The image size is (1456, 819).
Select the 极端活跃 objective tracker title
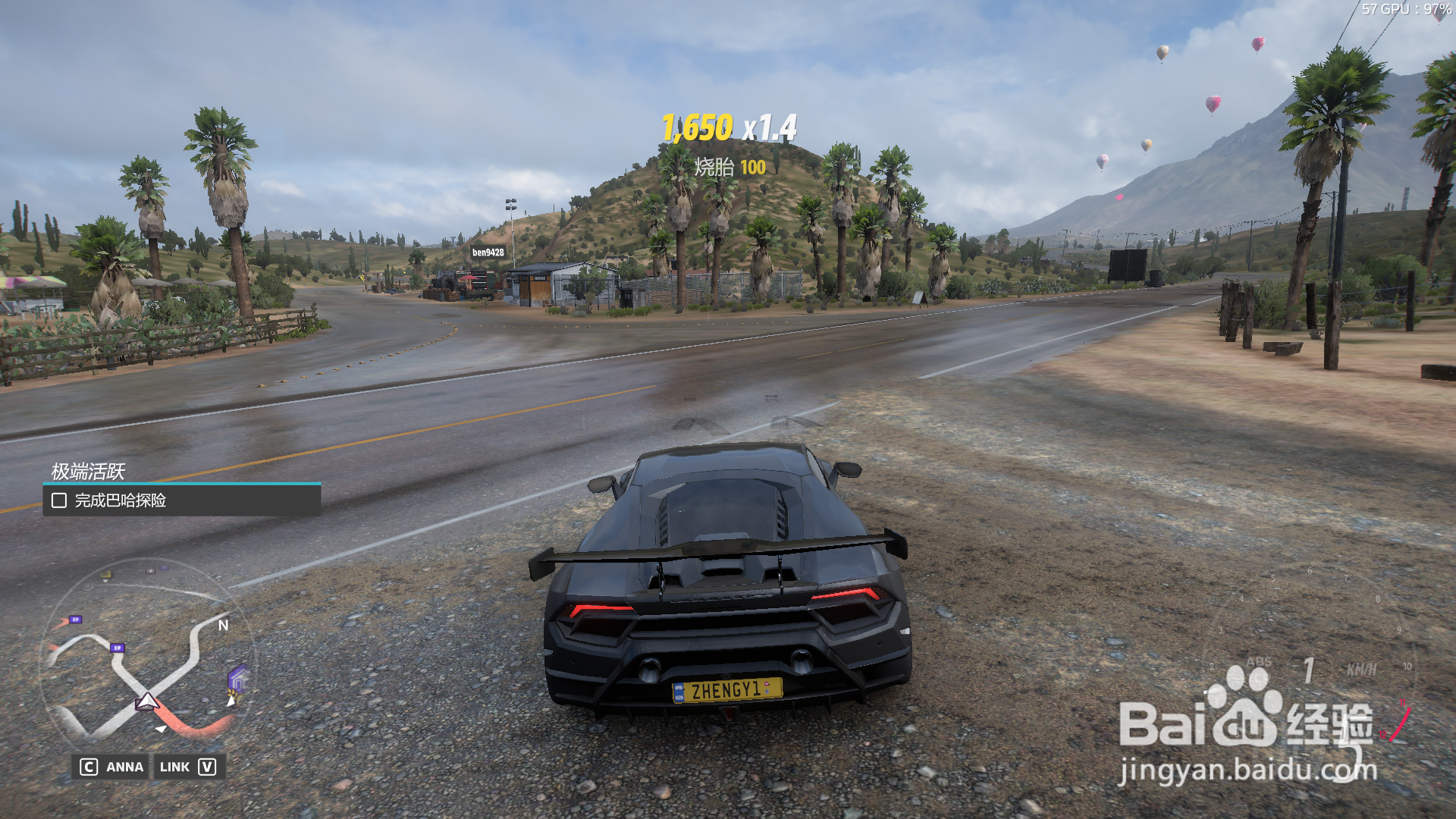[88, 472]
